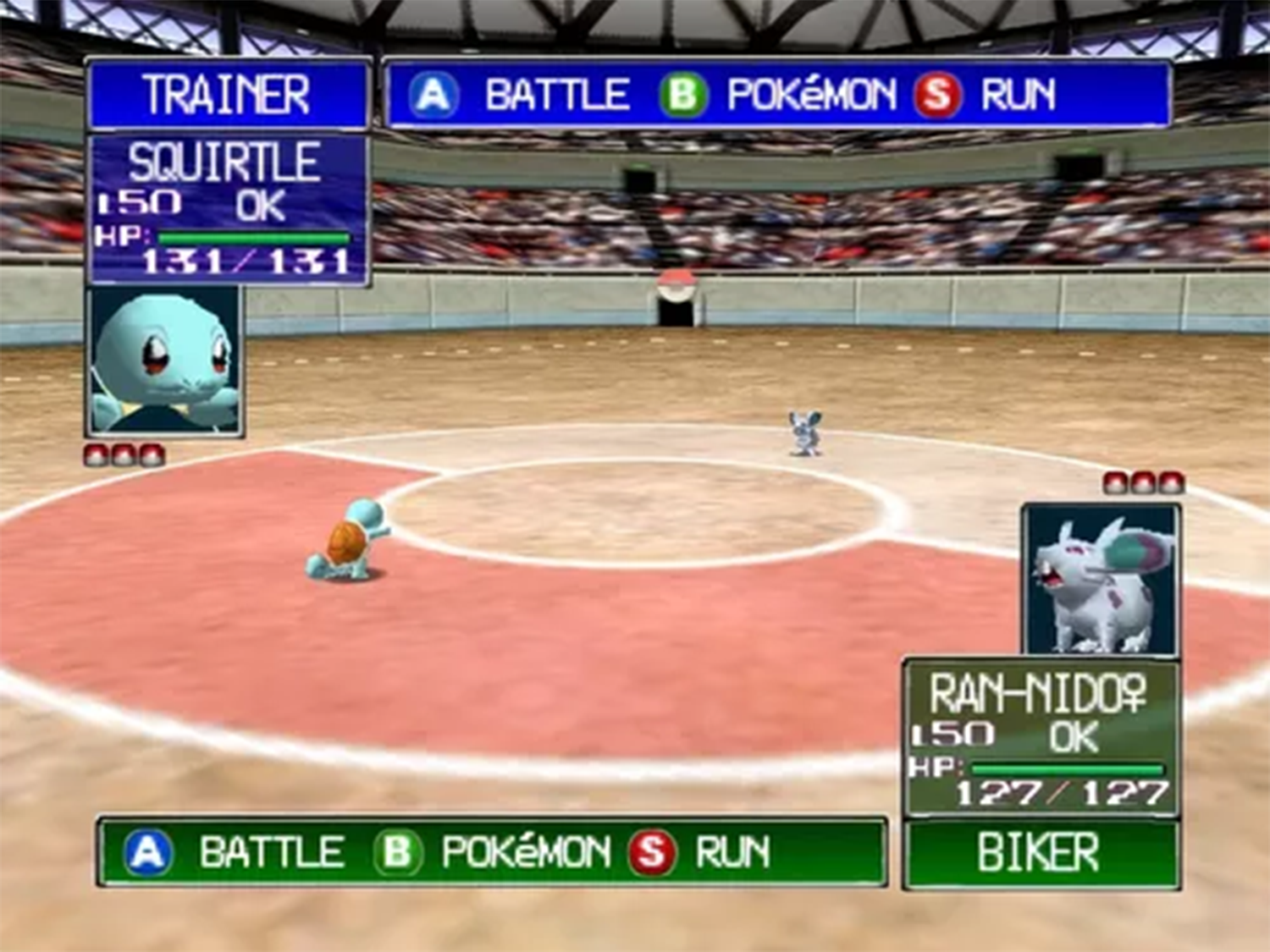Viewport: 1270px width, 952px height.
Task: Choose RUN from the bottom command bar
Action: pyautogui.click(x=733, y=850)
